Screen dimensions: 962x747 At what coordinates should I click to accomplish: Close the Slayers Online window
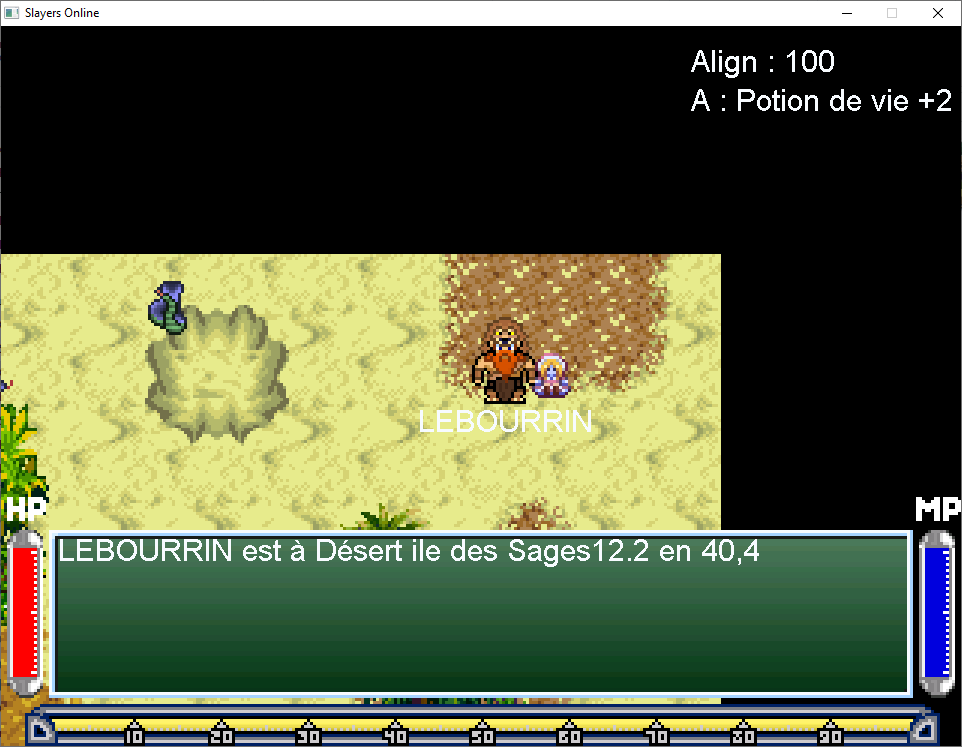pyautogui.click(x=937, y=13)
